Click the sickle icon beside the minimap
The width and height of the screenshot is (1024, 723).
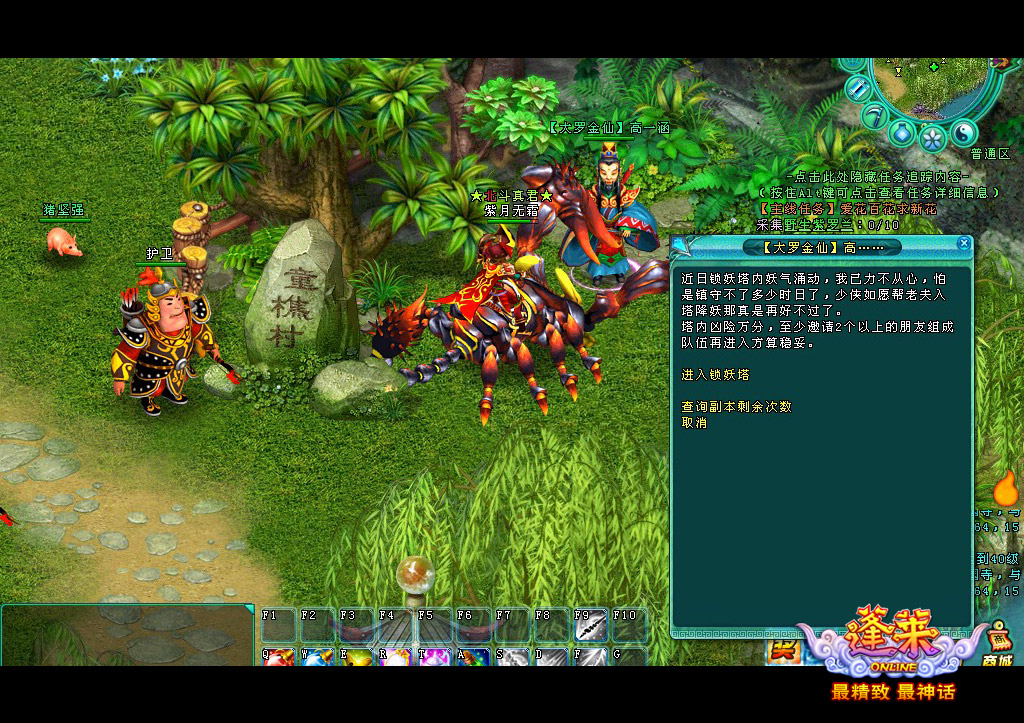pos(875,114)
